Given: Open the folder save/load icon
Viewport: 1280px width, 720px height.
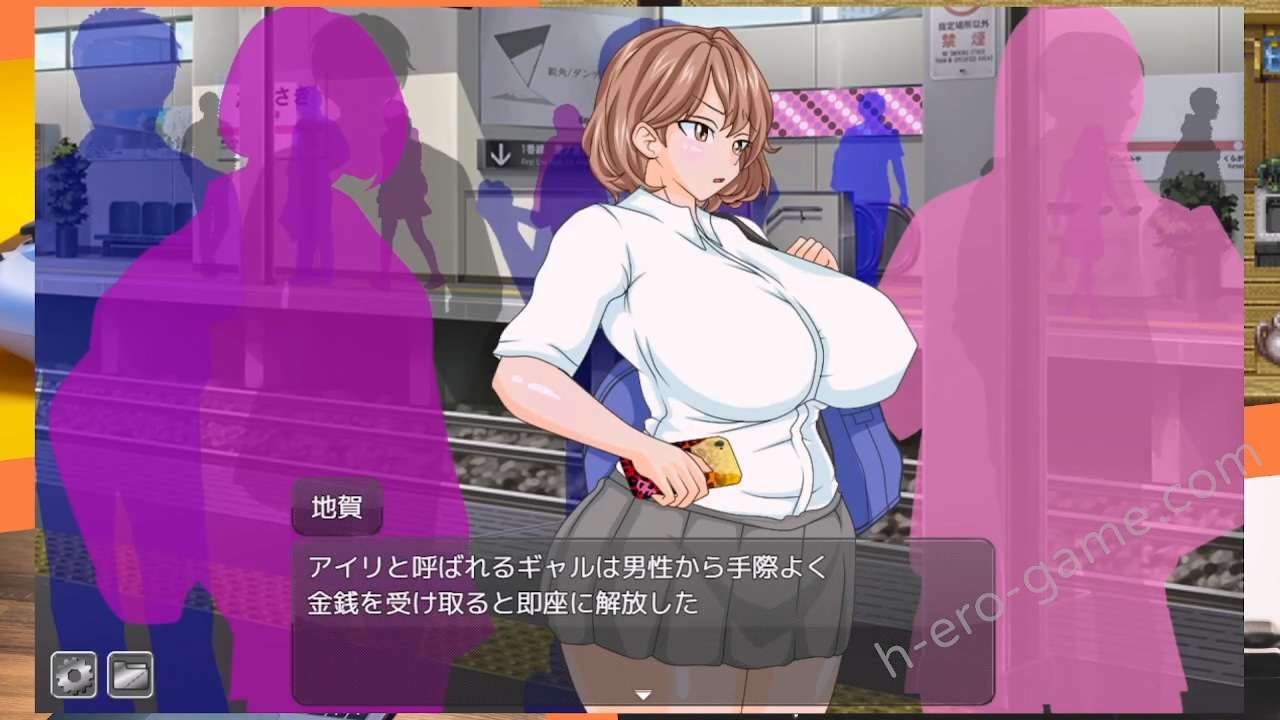Looking at the screenshot, I should point(130,675).
